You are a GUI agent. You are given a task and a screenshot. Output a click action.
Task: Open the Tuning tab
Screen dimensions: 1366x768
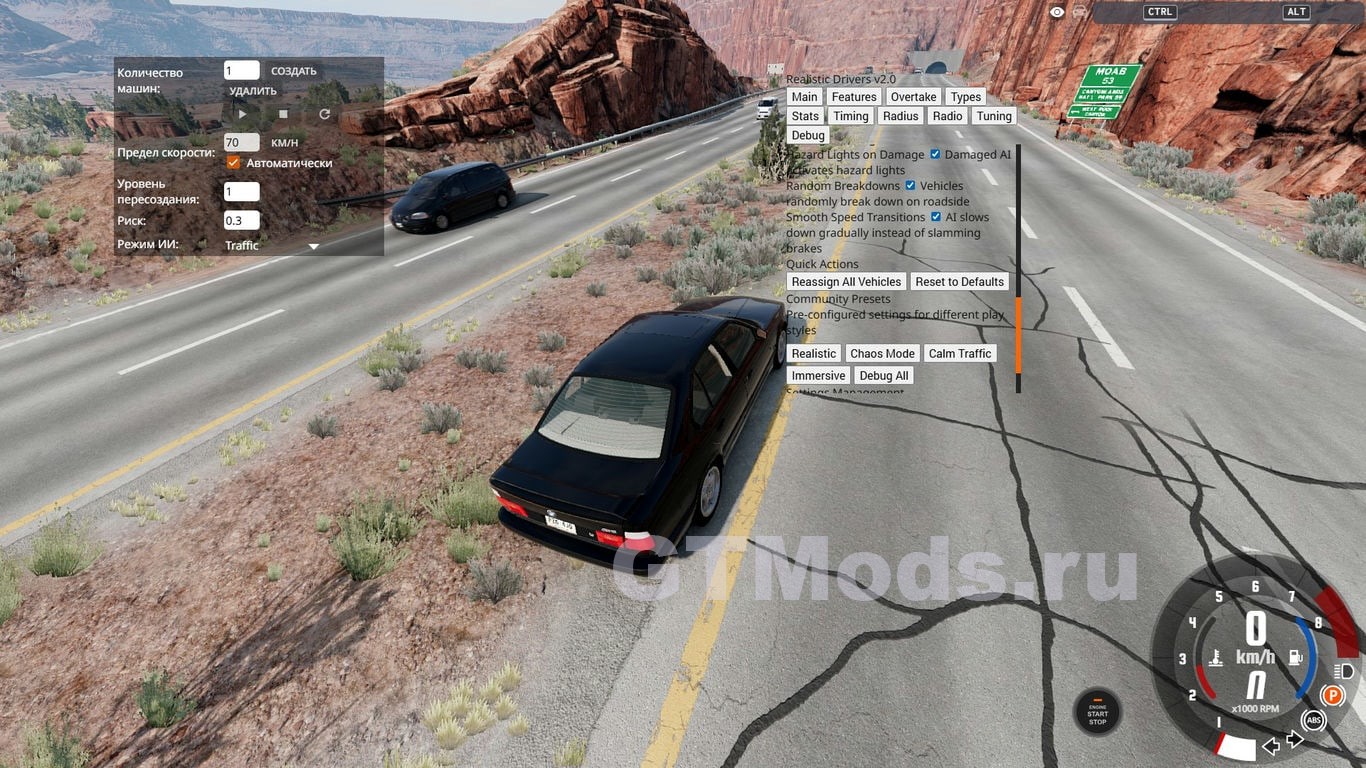click(994, 116)
